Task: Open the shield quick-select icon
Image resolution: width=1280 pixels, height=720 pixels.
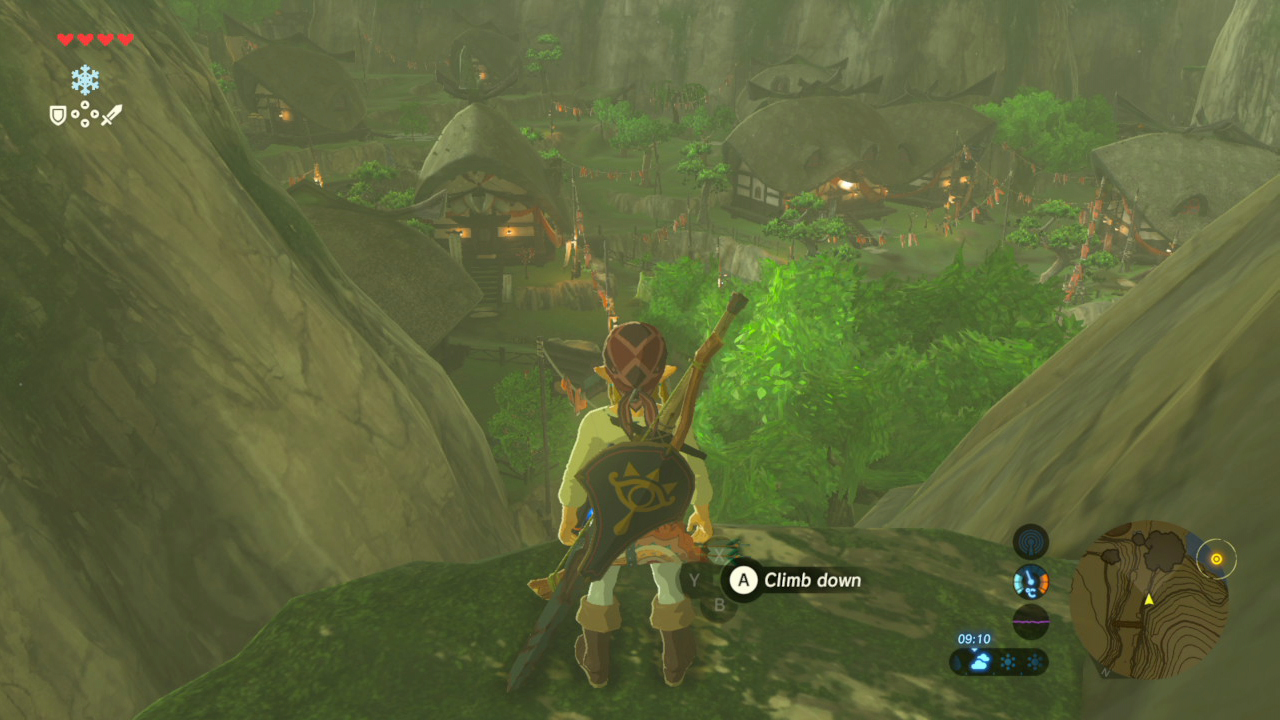Action: 58,115
